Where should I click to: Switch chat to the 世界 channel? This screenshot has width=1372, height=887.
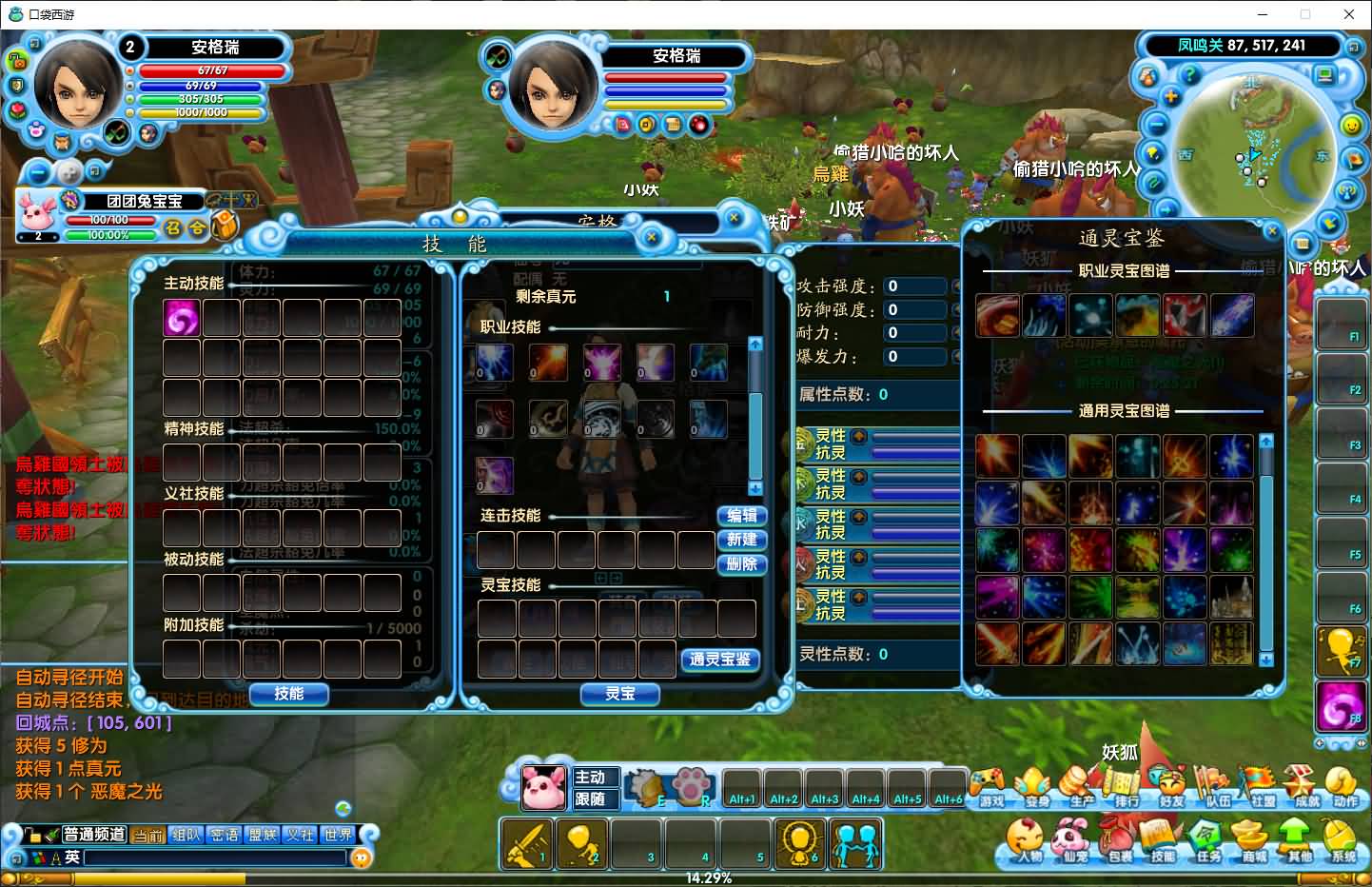(x=338, y=835)
